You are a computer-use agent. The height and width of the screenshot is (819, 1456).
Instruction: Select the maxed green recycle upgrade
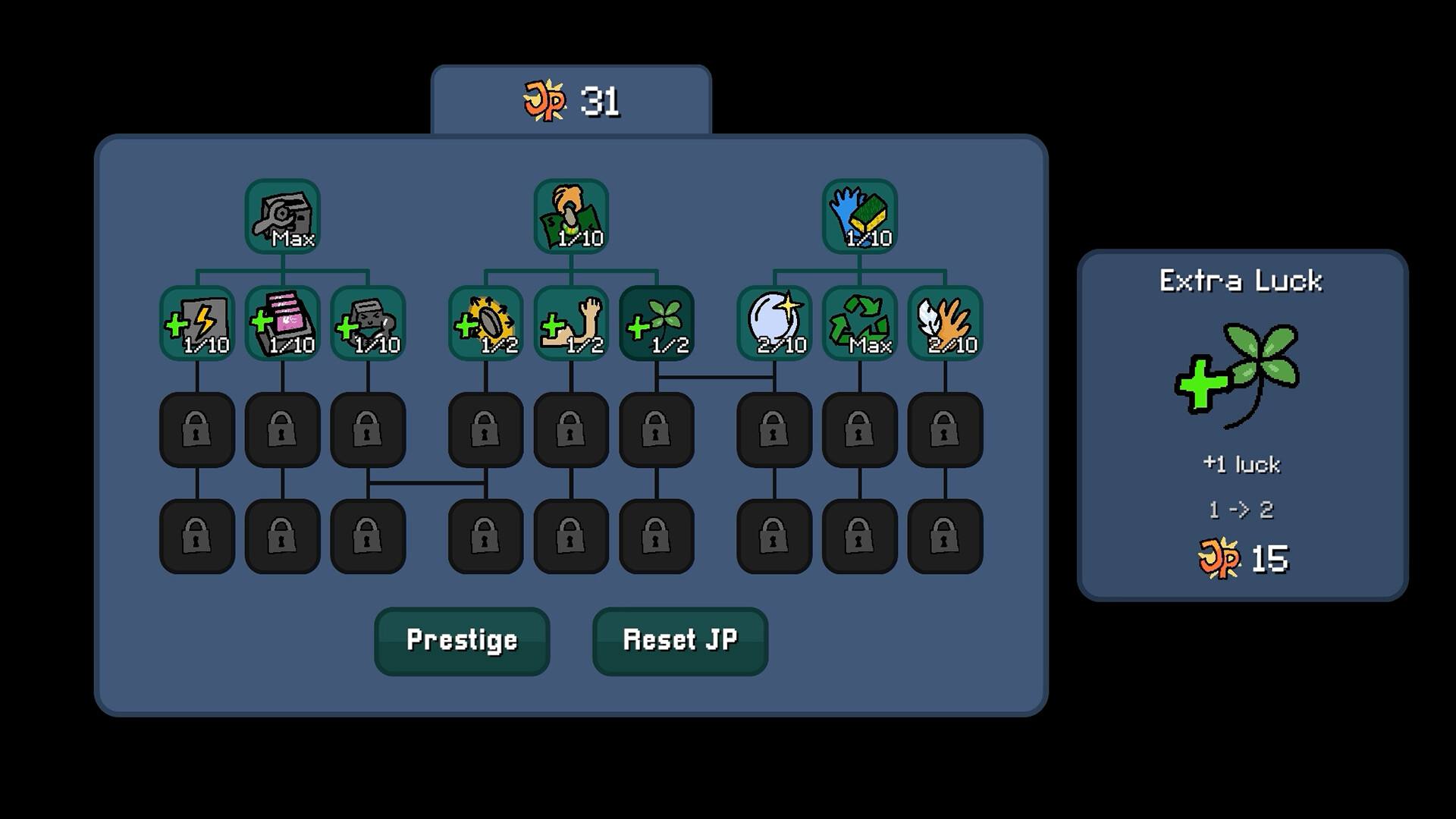[x=859, y=323]
